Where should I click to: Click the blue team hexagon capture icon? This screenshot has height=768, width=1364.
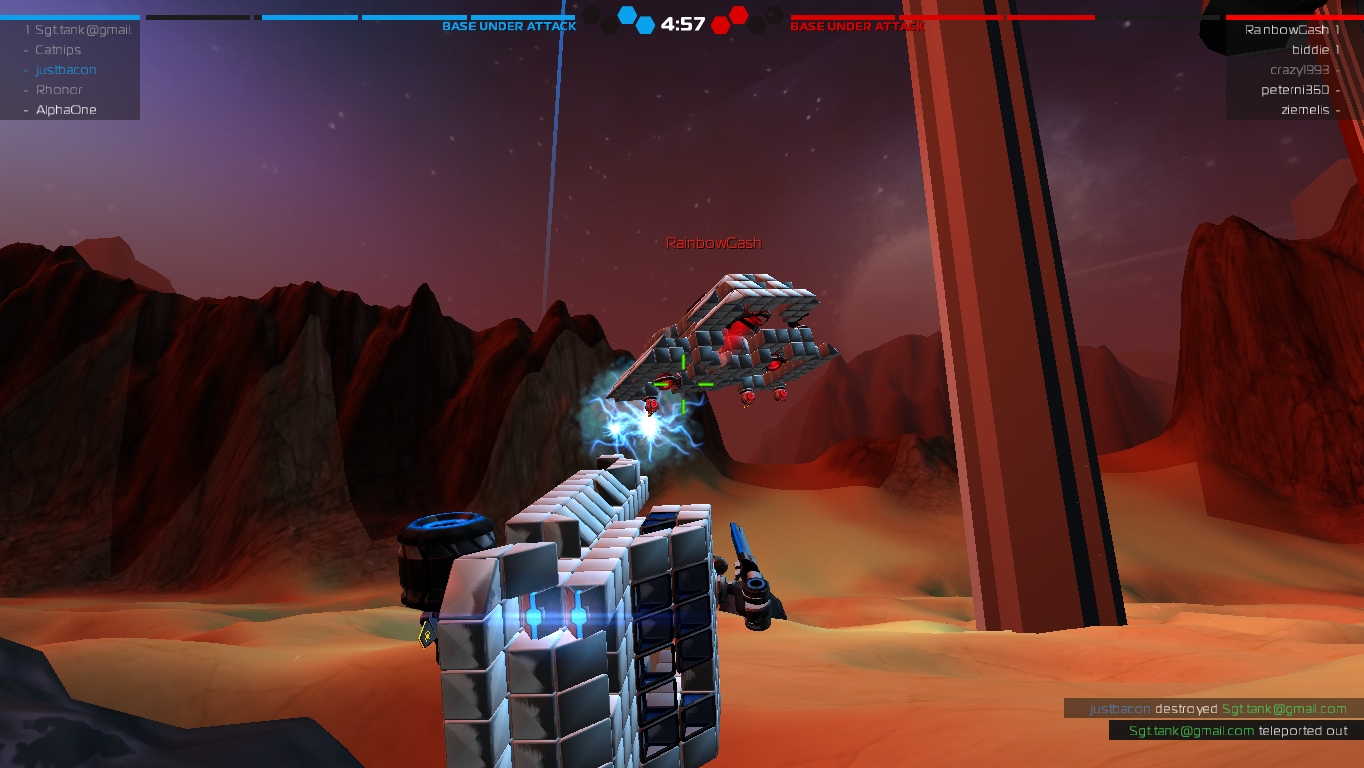pos(626,14)
